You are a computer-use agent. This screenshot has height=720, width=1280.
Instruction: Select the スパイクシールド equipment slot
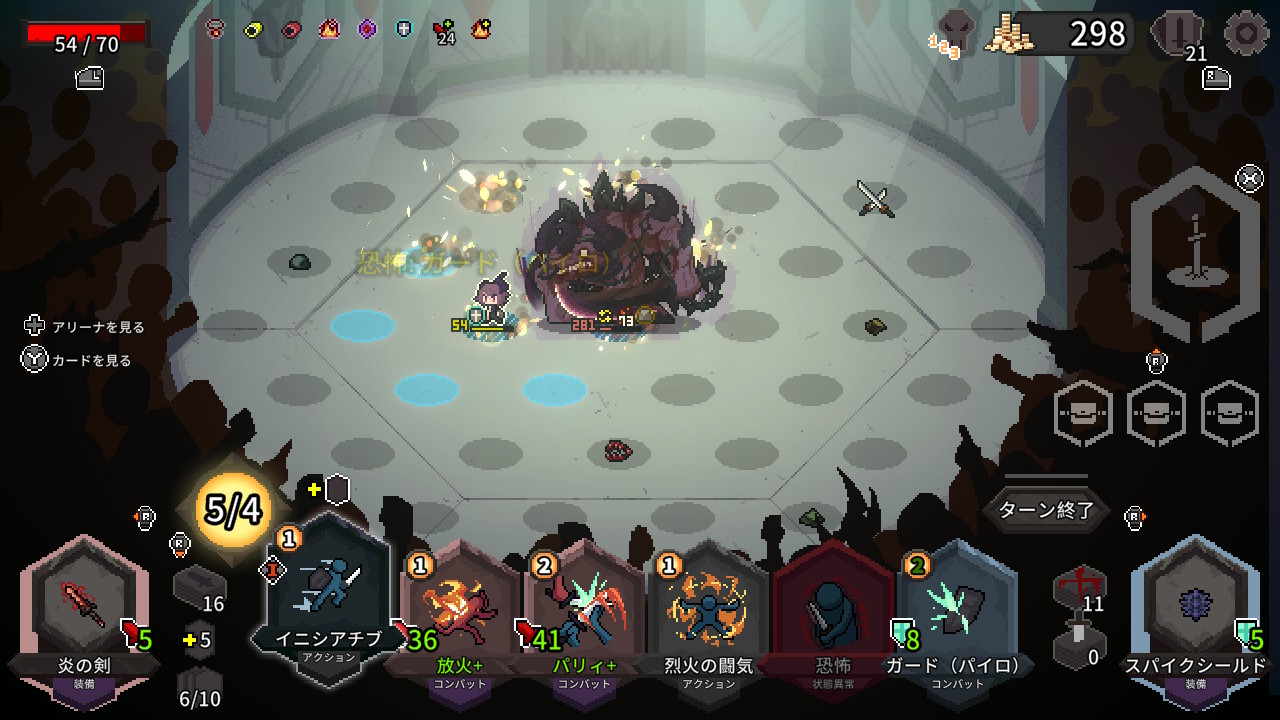pyautogui.click(x=1195, y=612)
